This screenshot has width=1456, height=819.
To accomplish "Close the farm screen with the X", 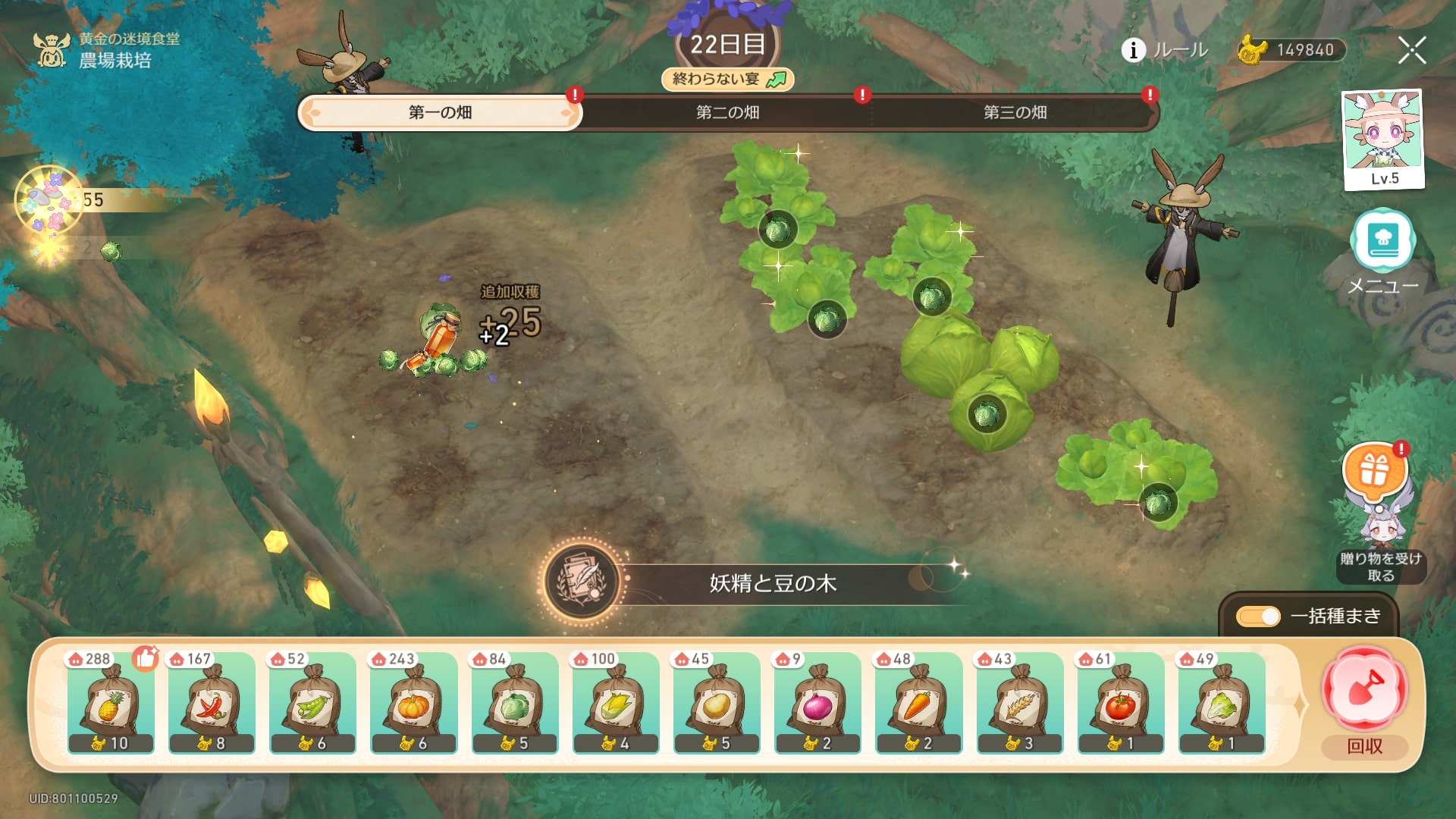I will pos(1411,50).
